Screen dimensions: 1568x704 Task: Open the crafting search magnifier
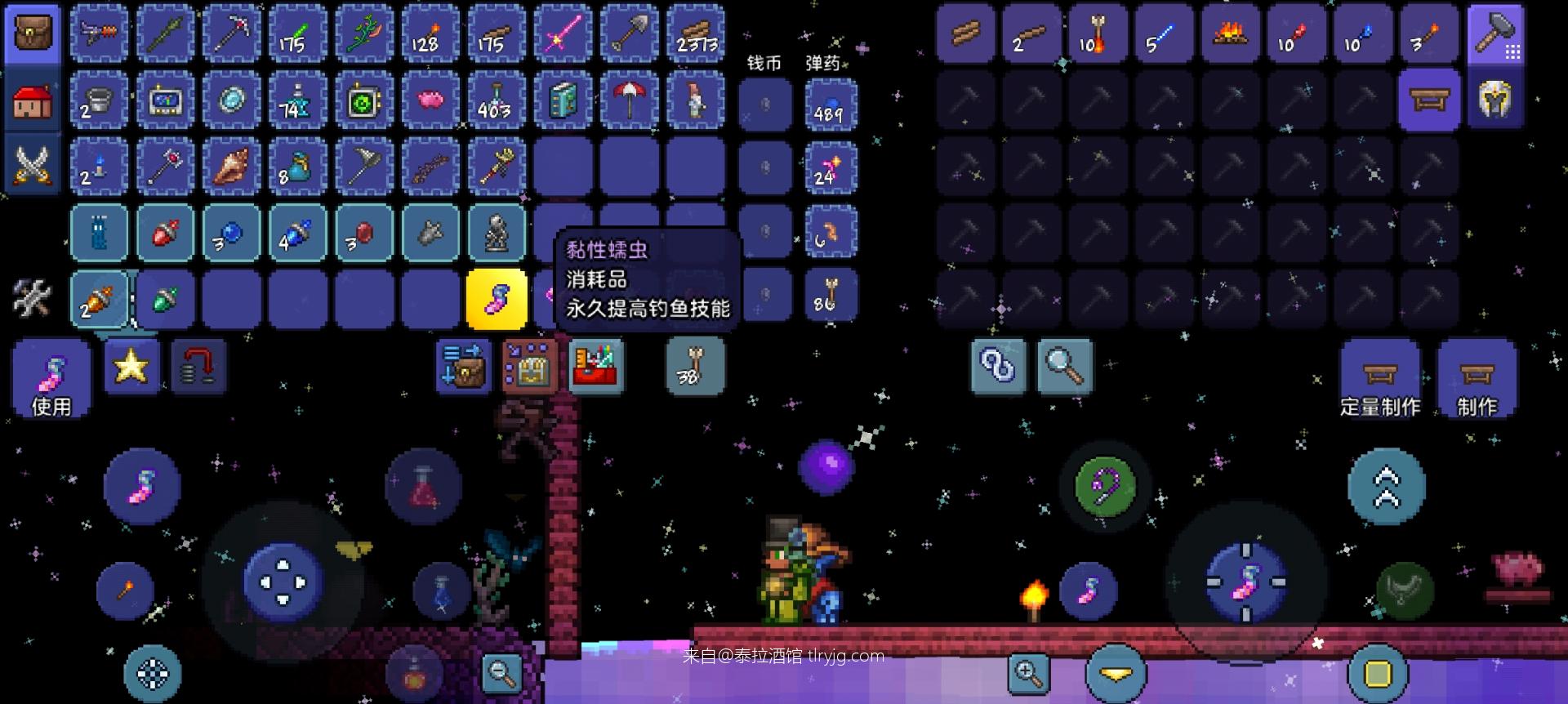[x=1065, y=367]
